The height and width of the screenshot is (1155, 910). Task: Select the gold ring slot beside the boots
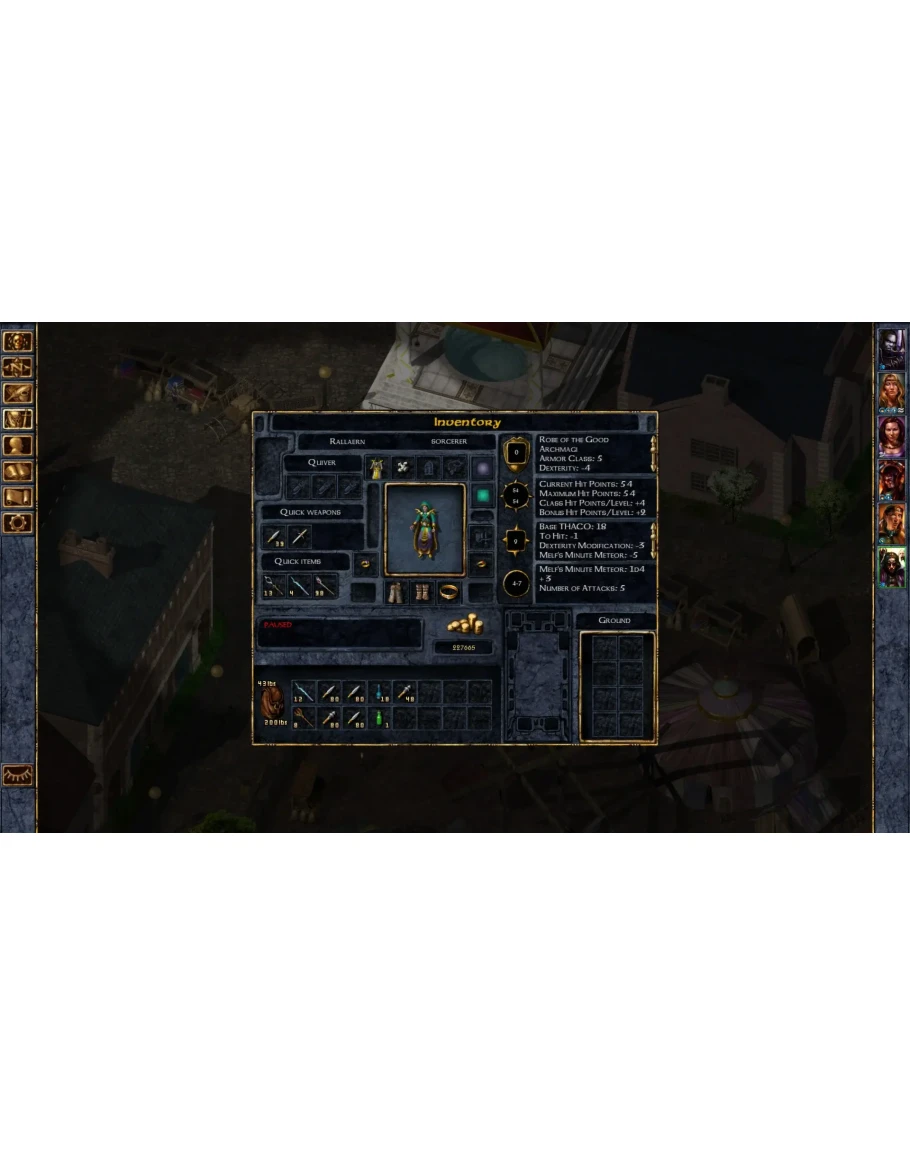[x=450, y=592]
